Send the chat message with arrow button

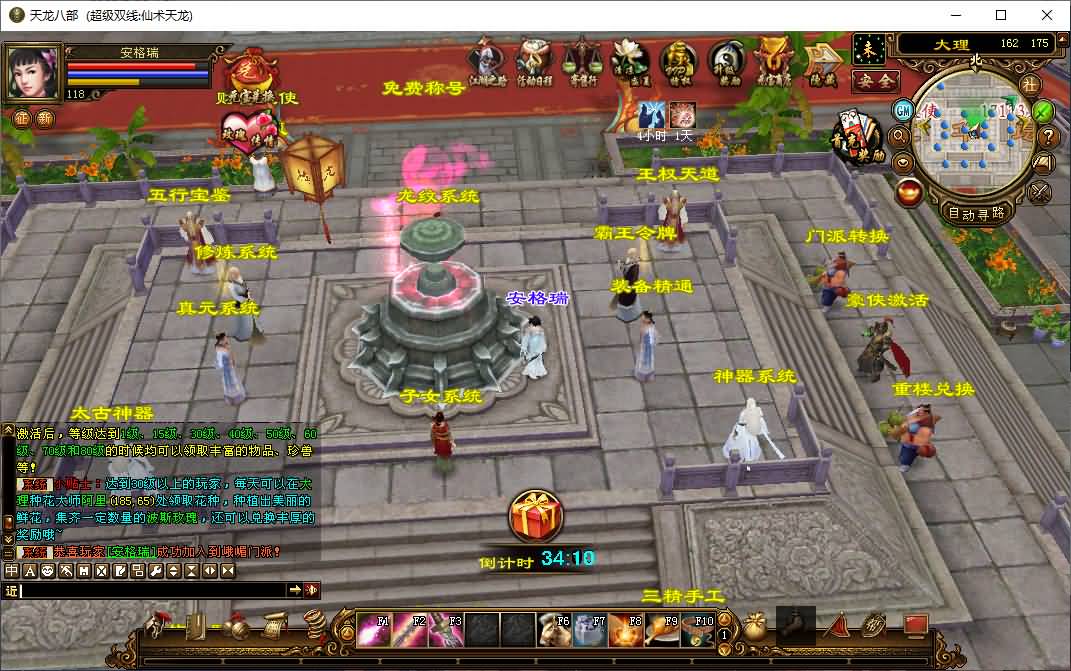(295, 590)
